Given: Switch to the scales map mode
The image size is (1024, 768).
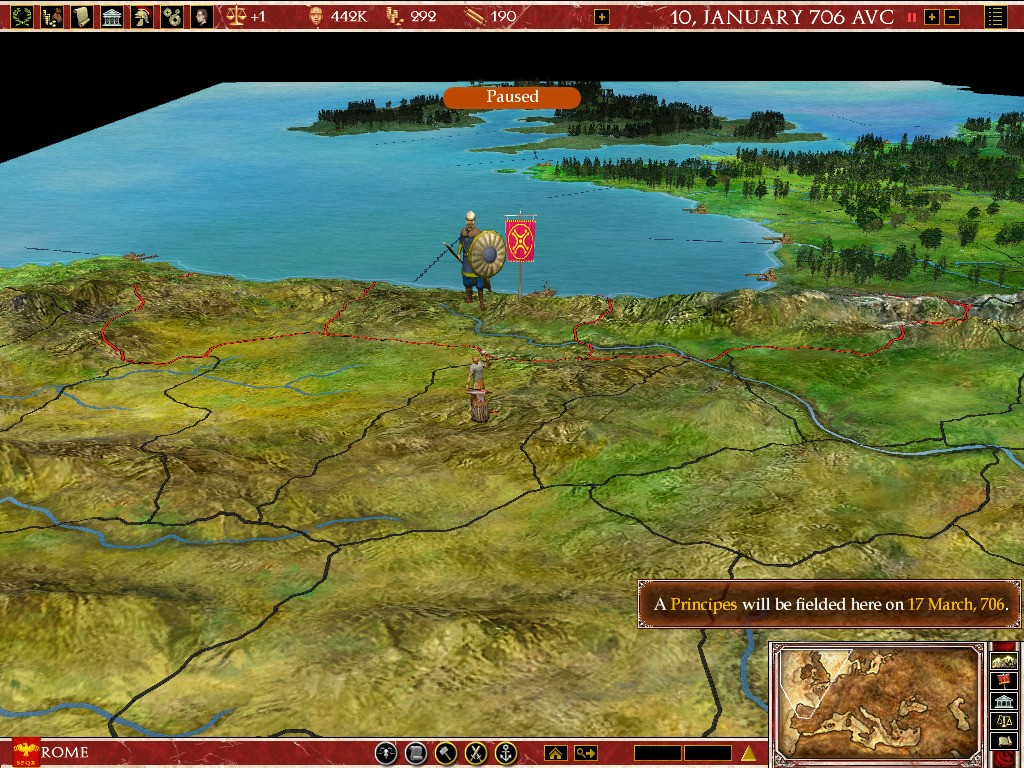Looking at the screenshot, I should click(x=1003, y=720).
